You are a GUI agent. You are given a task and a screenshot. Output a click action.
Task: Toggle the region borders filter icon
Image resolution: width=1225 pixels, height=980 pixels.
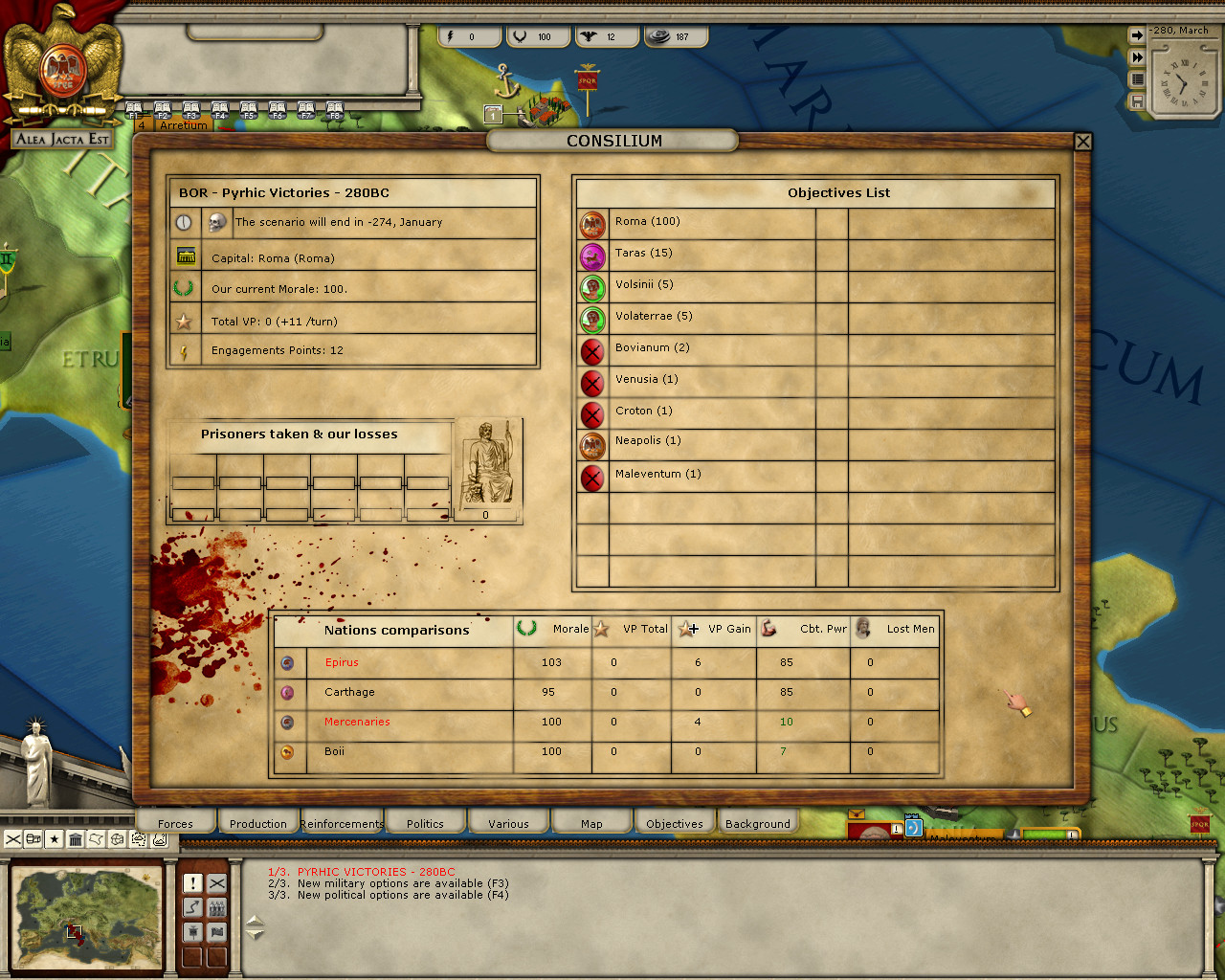[x=98, y=839]
